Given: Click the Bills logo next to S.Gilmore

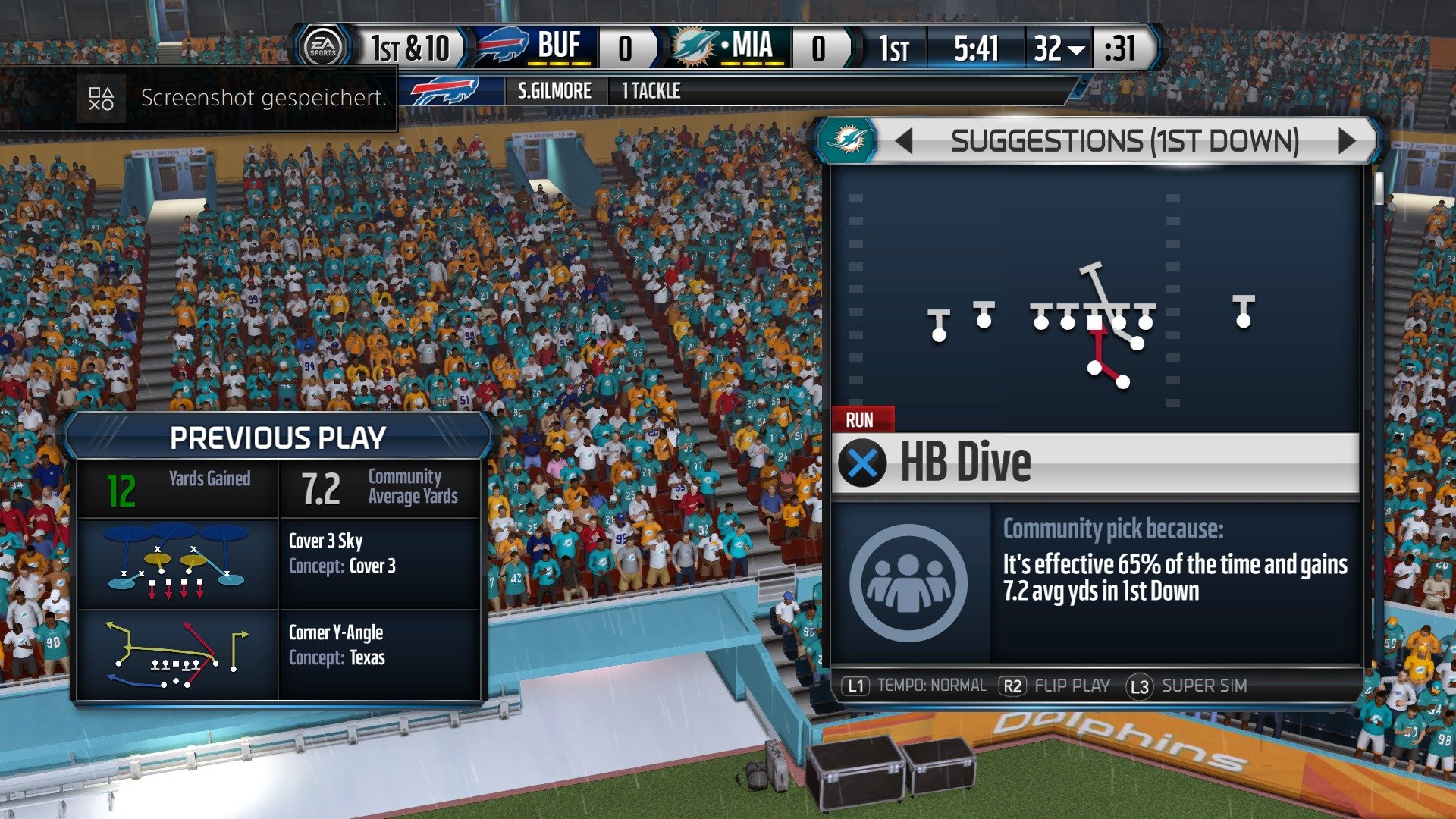Looking at the screenshot, I should pos(443,91).
